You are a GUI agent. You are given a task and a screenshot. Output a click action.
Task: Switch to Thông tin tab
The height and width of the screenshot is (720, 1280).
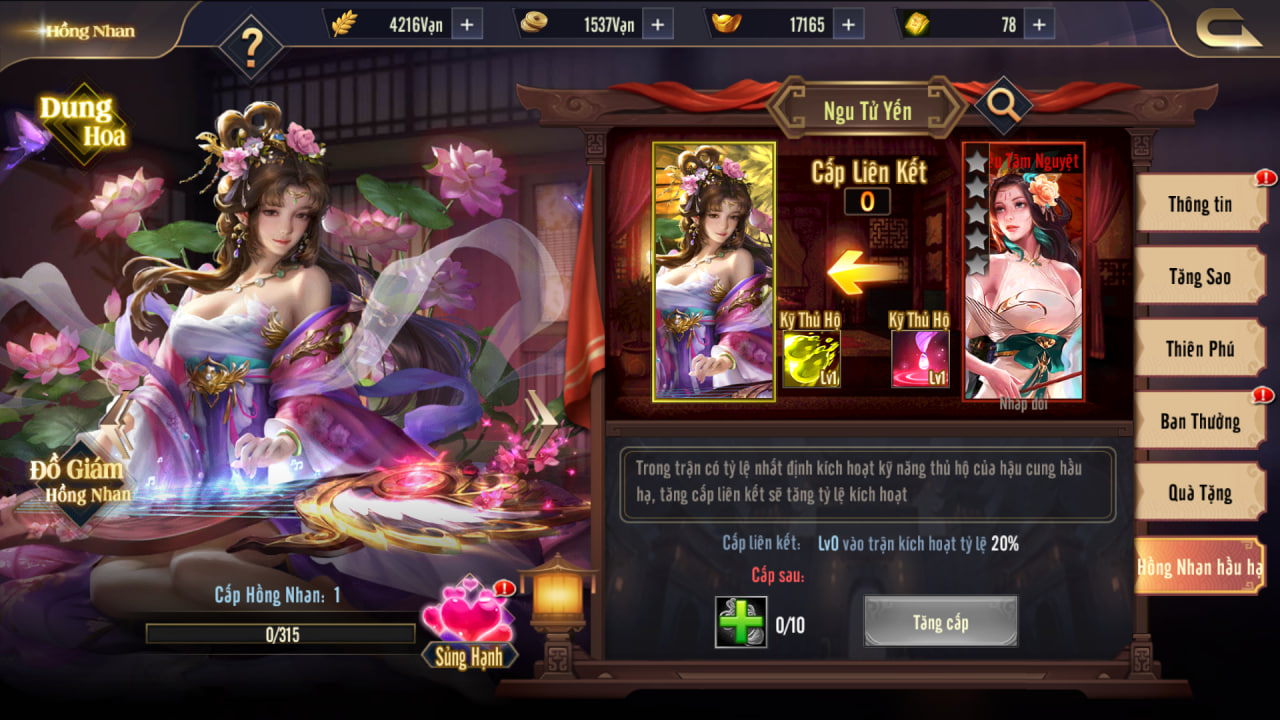pyautogui.click(x=1200, y=204)
